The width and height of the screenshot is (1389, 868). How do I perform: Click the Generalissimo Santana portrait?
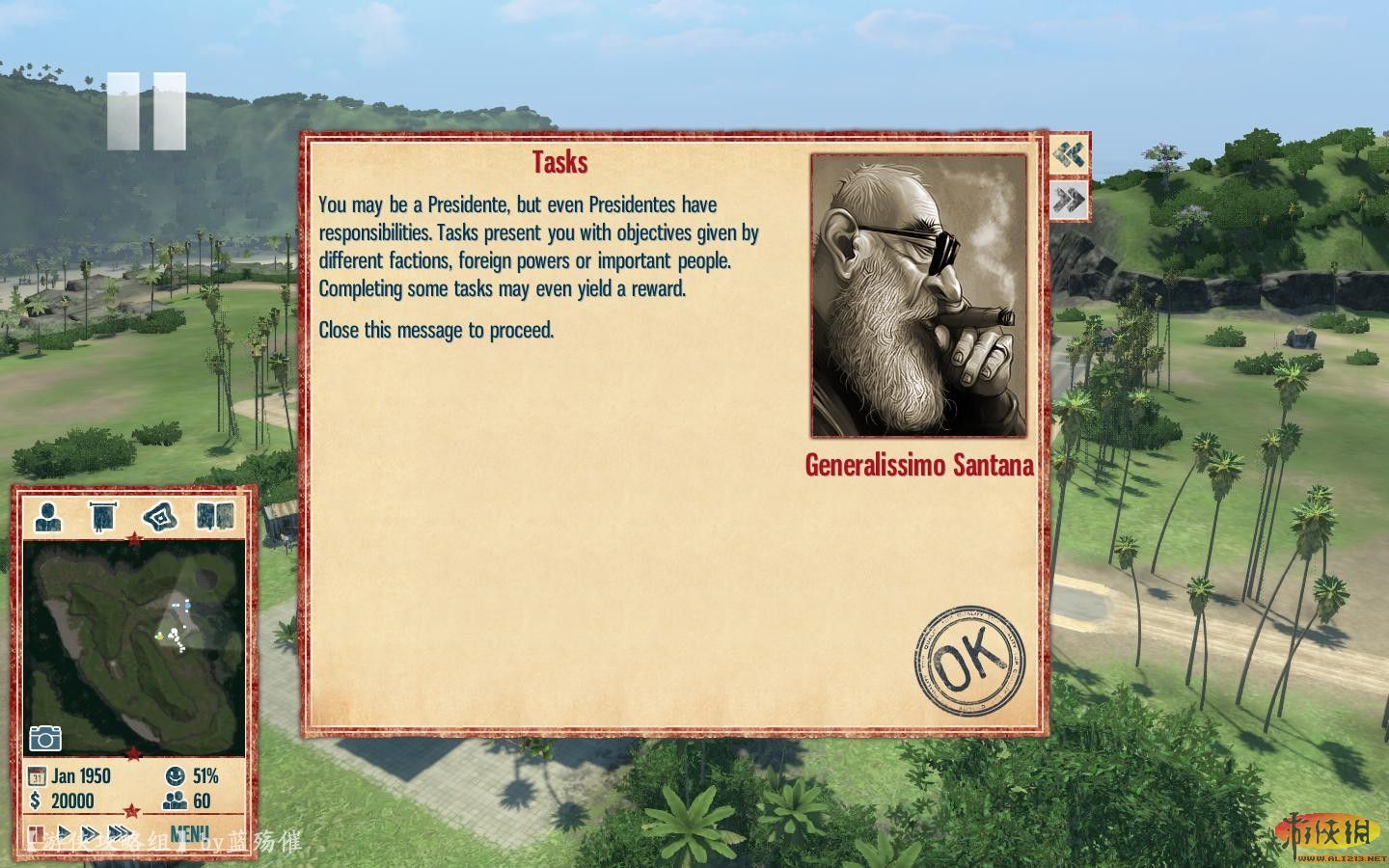918,295
